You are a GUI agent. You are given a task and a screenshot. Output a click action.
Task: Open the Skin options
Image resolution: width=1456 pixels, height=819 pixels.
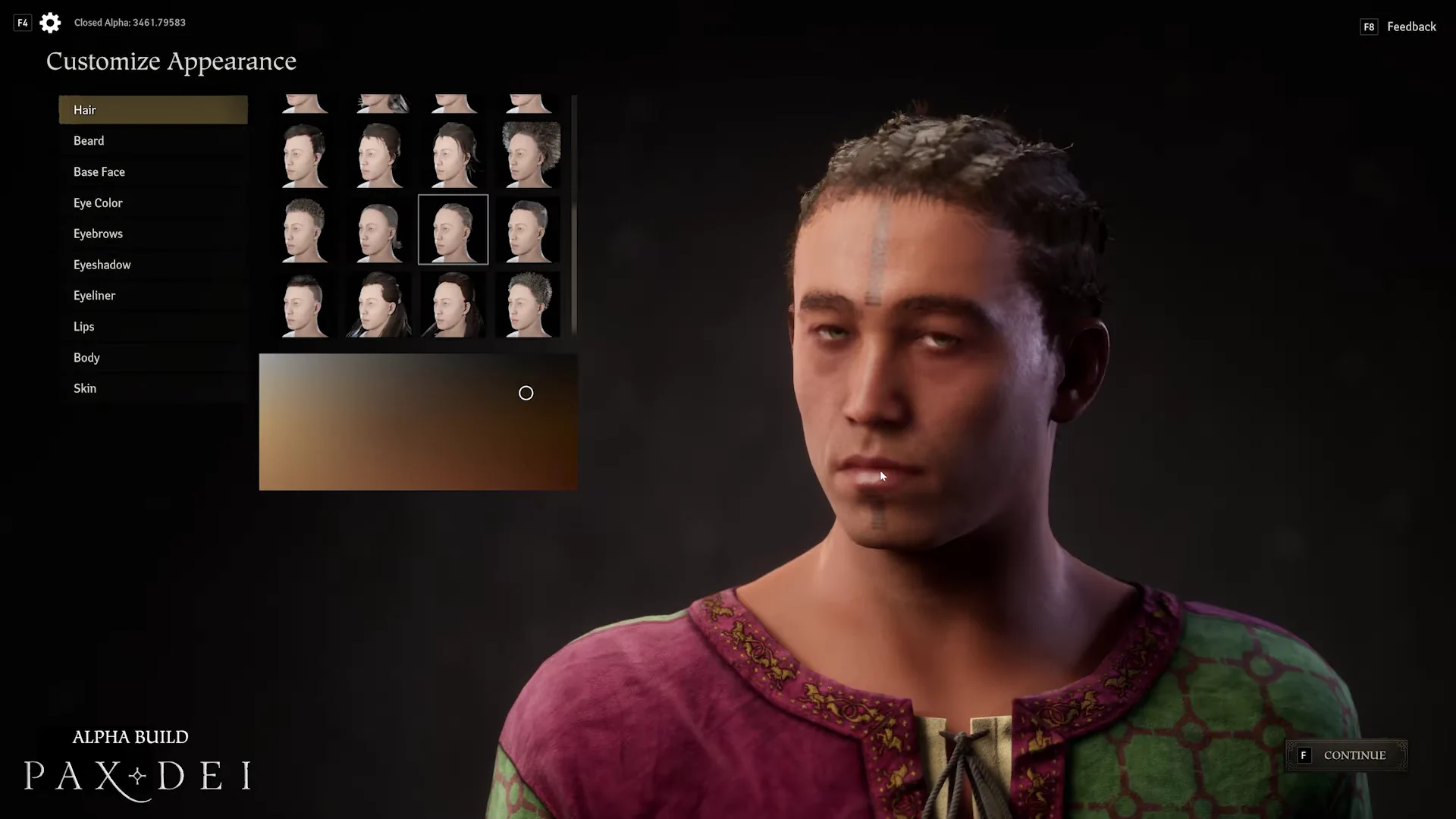[152, 388]
